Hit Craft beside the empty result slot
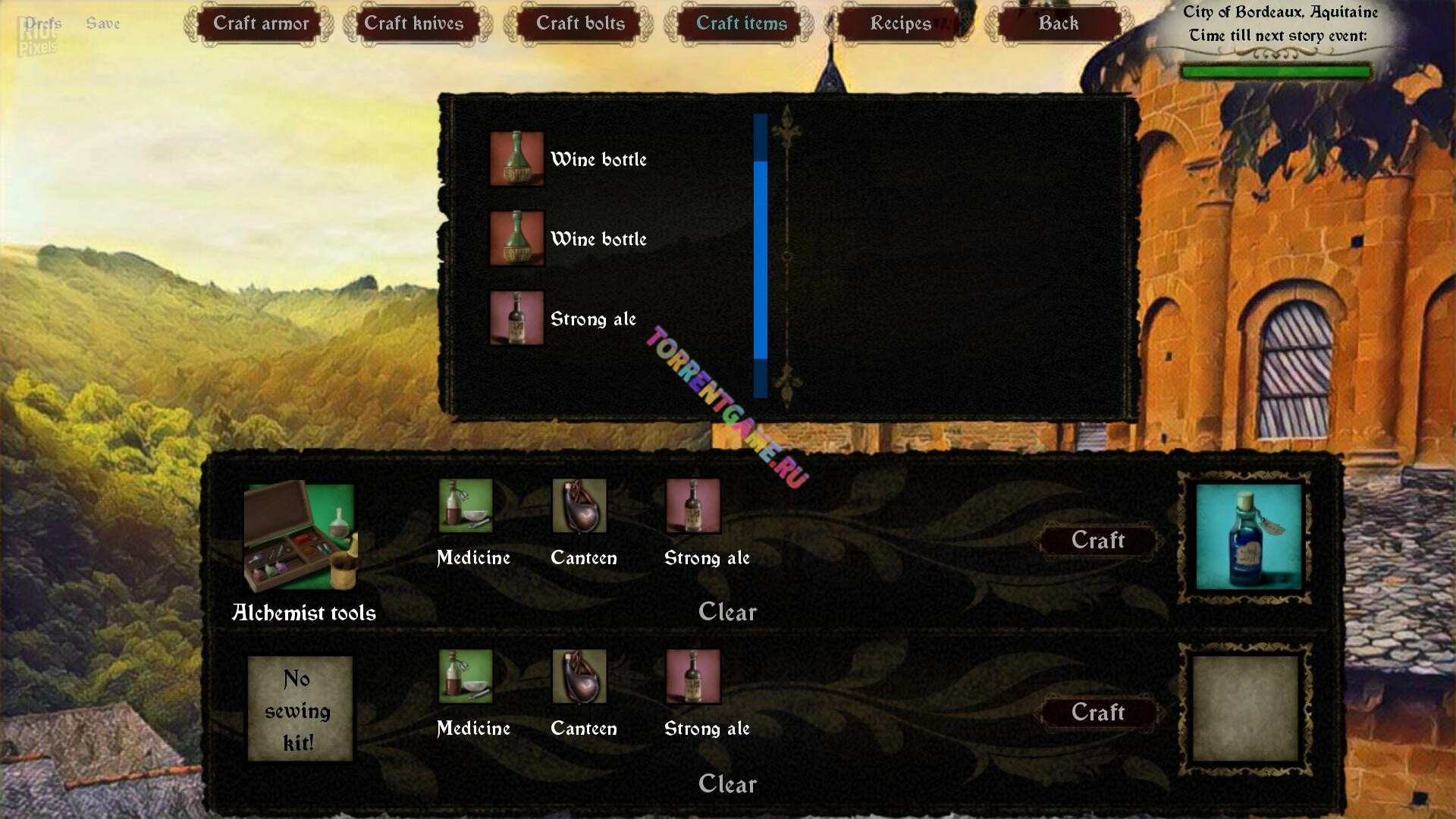Image resolution: width=1456 pixels, height=819 pixels. coord(1097,712)
